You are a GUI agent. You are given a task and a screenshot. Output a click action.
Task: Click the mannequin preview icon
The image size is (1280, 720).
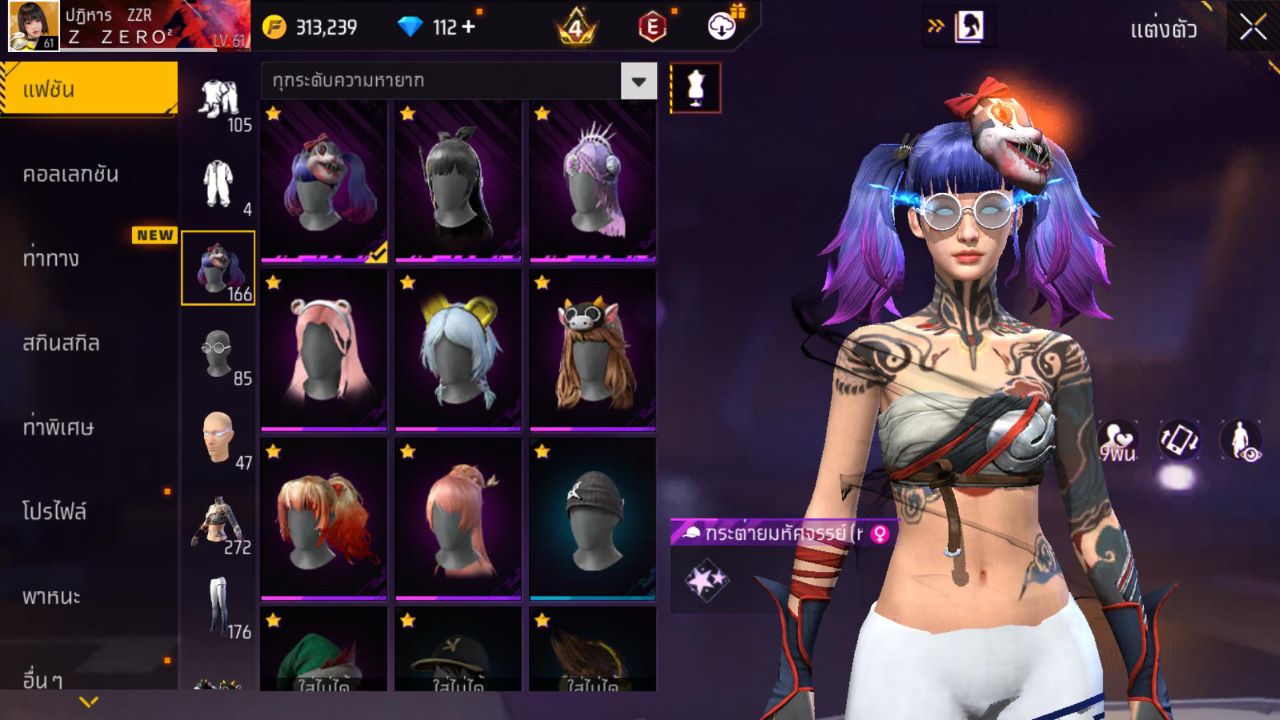pyautogui.click(x=695, y=88)
